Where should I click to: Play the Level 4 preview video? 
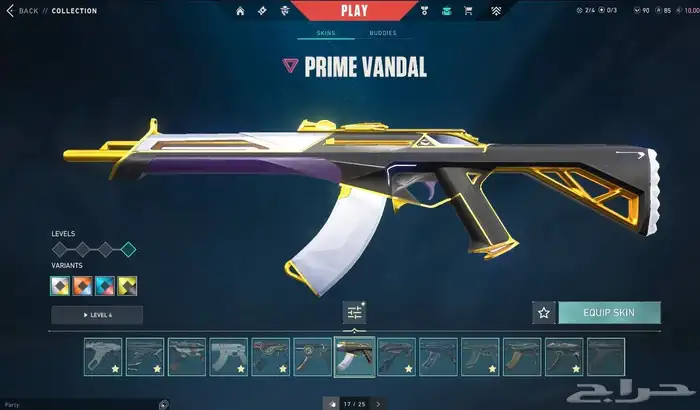(x=97, y=315)
